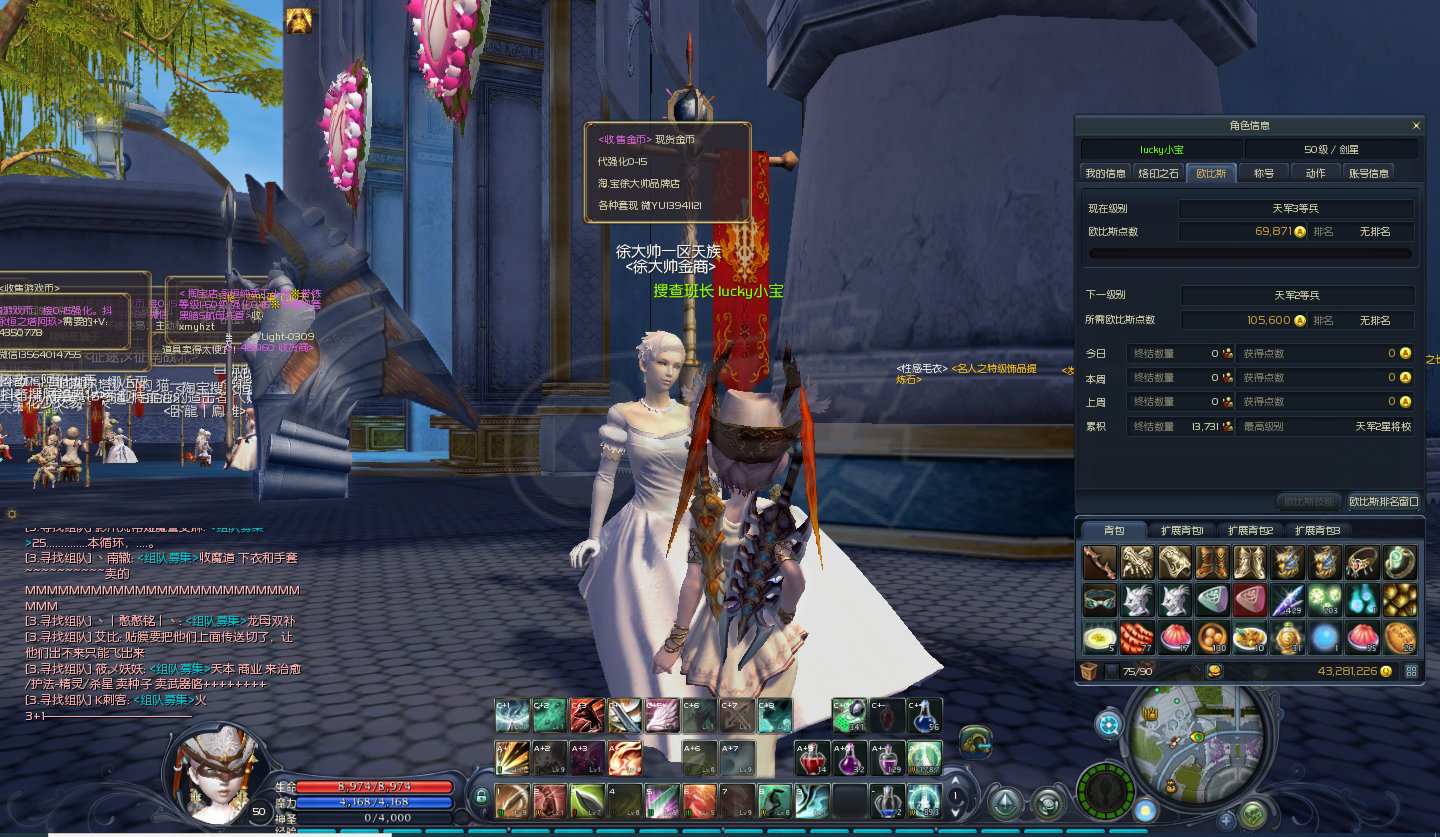
Task: Close the character info window
Action: 1416,126
